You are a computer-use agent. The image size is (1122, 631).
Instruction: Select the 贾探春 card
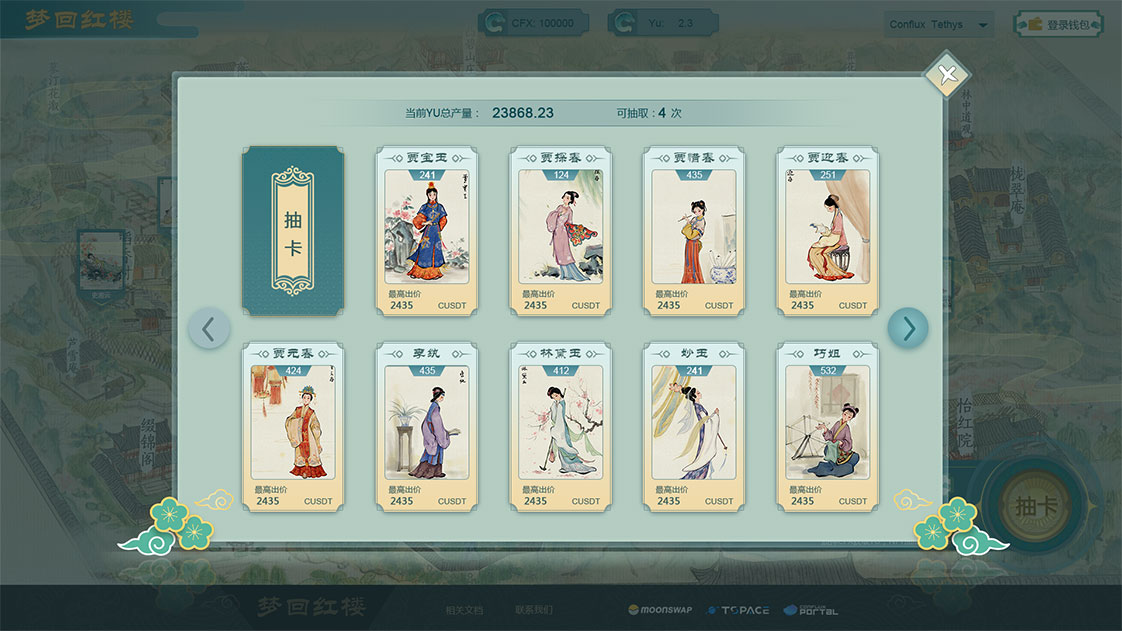(561, 231)
